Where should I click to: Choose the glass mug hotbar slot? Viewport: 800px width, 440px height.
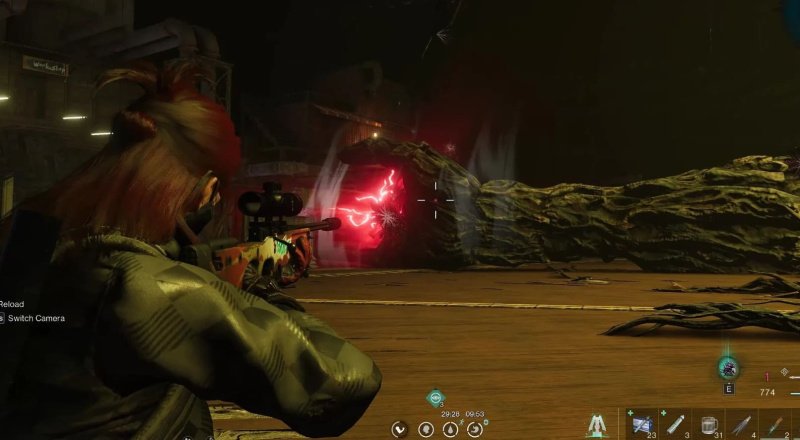(x=710, y=425)
